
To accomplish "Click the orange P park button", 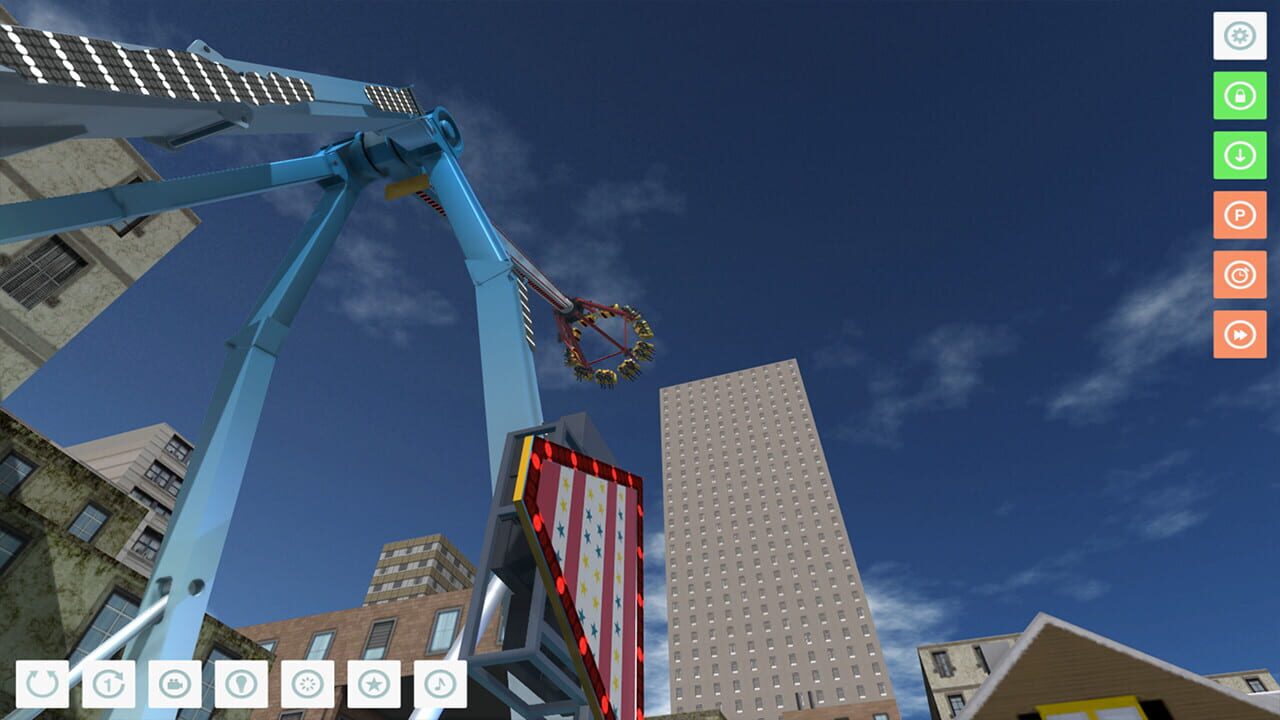I will click(x=1238, y=217).
